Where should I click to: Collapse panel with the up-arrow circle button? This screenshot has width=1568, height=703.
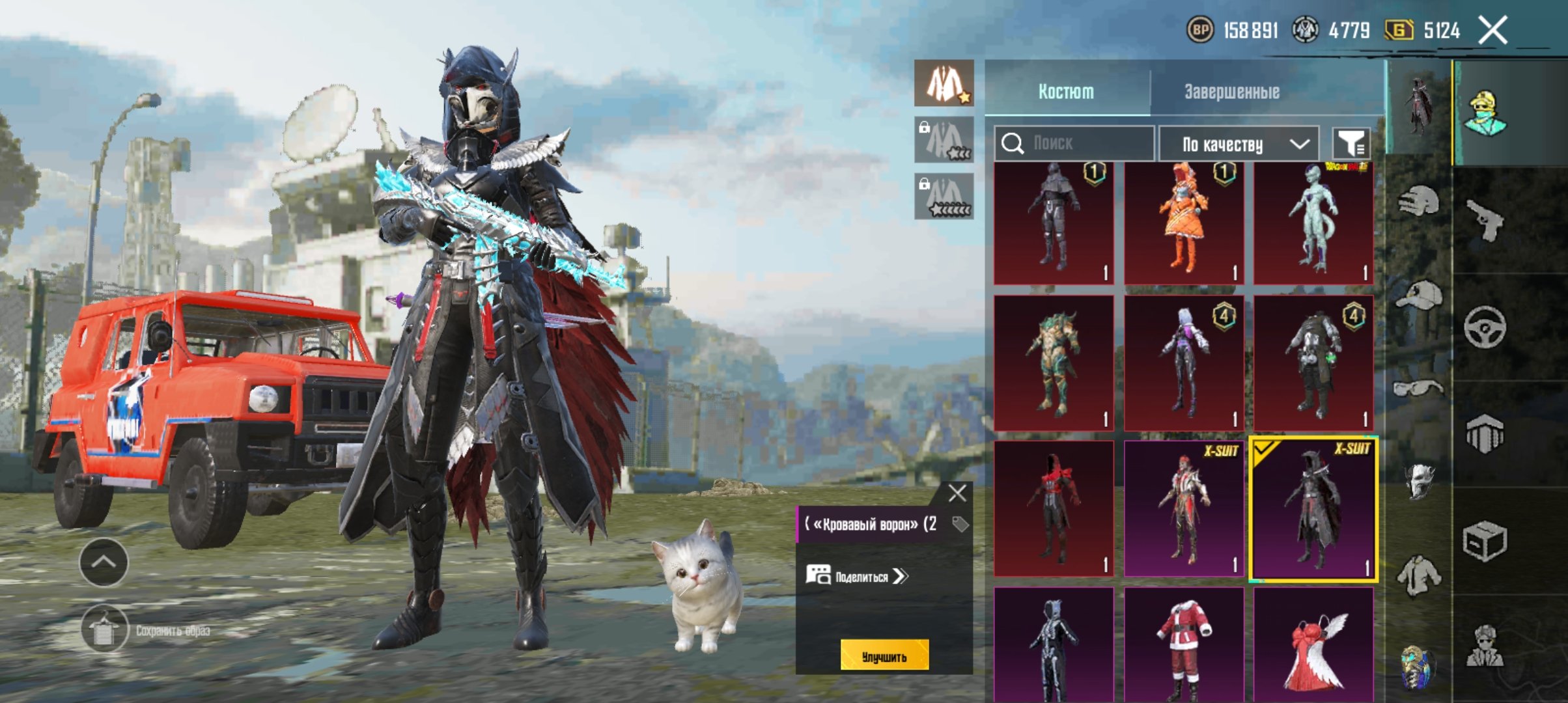coord(104,562)
